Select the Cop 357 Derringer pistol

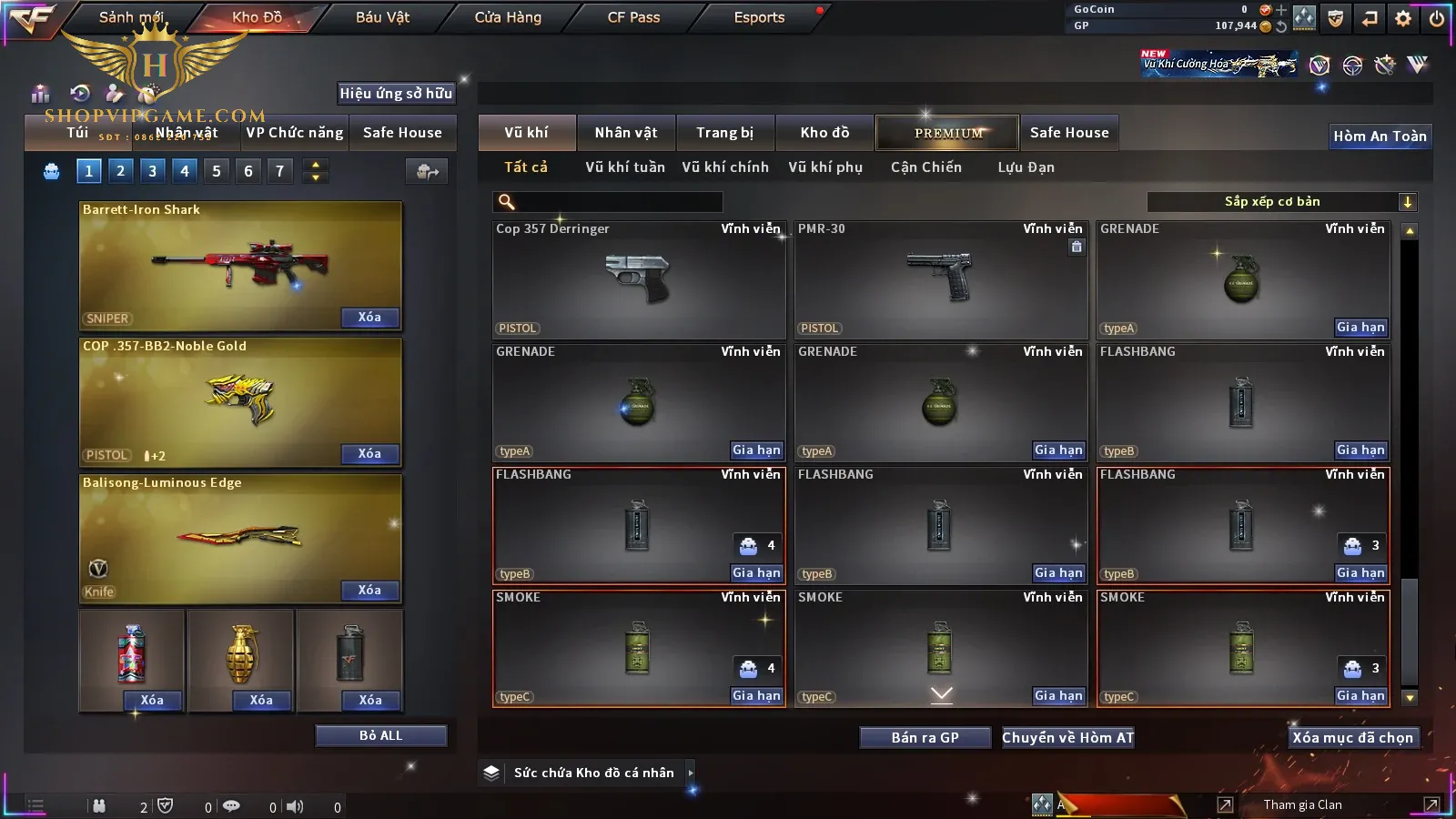pos(638,279)
